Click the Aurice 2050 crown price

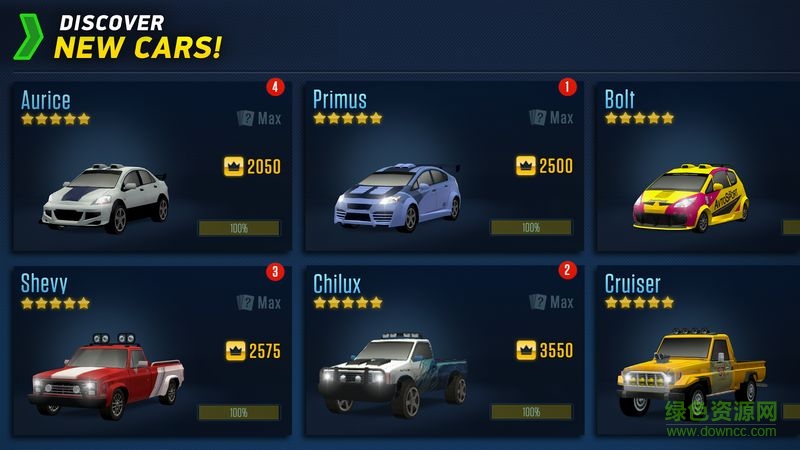pyautogui.click(x=253, y=166)
